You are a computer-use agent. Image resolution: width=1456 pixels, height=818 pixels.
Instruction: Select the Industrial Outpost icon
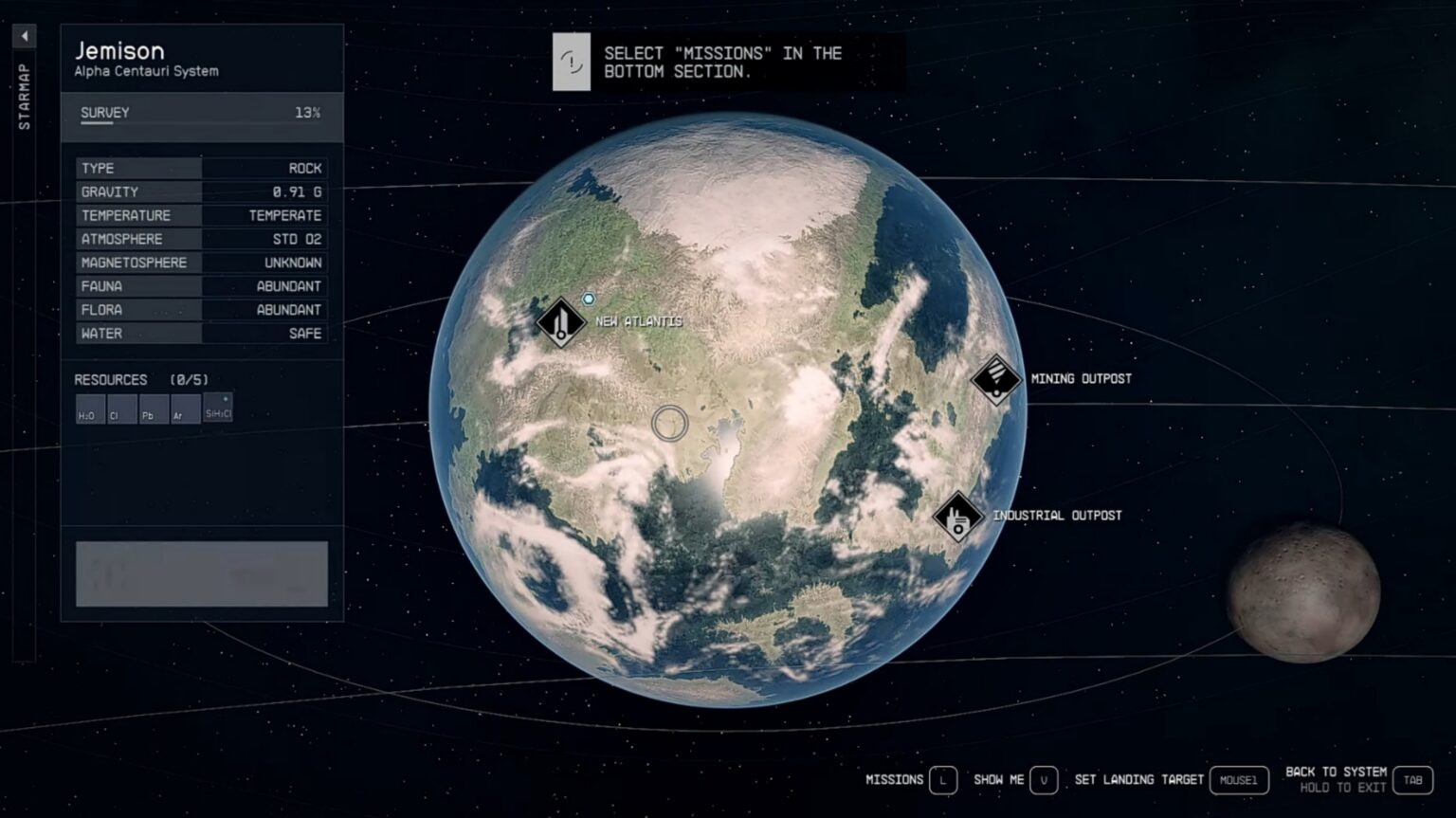[x=957, y=517]
